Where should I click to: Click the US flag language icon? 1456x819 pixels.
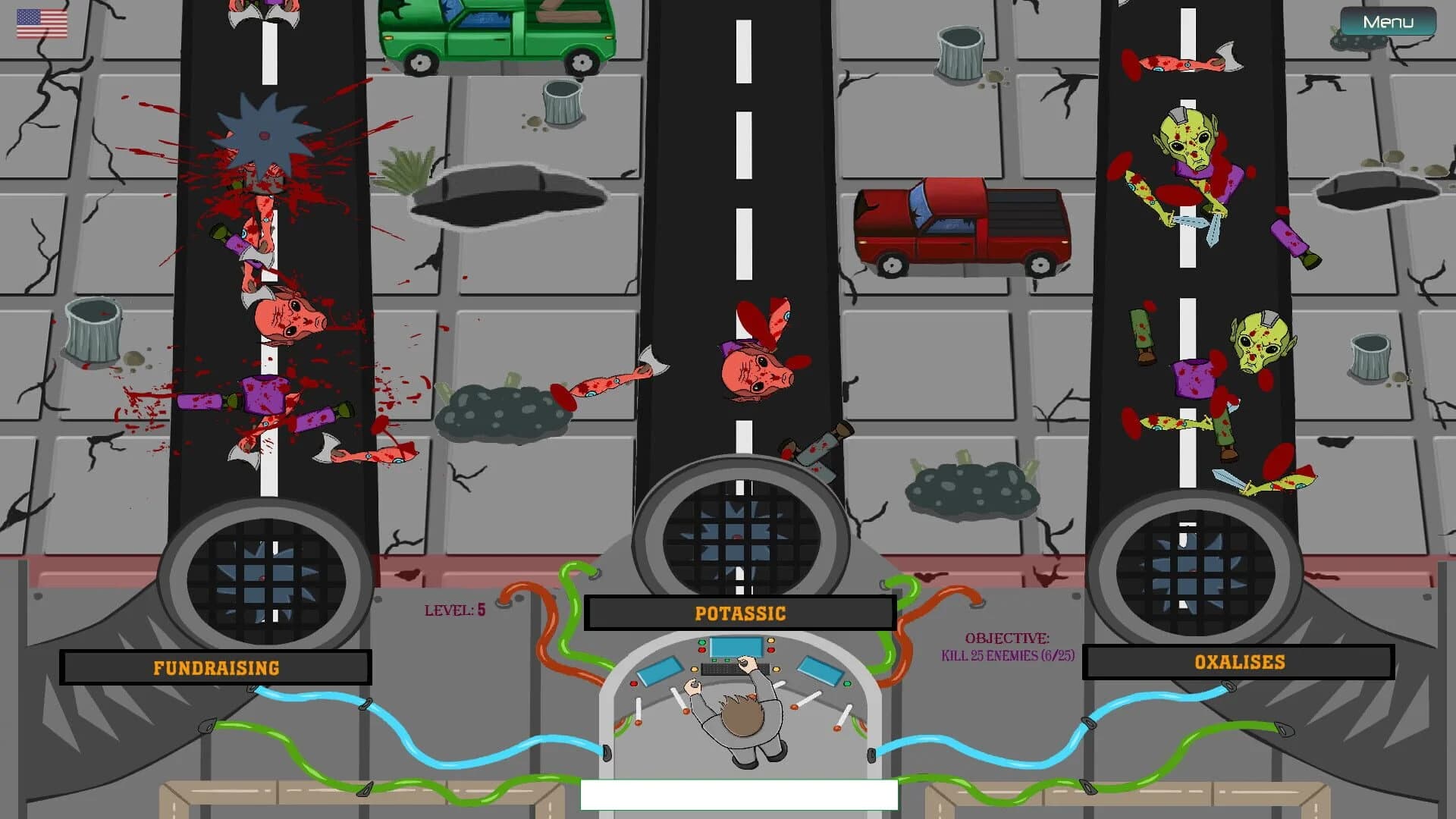[x=41, y=24]
